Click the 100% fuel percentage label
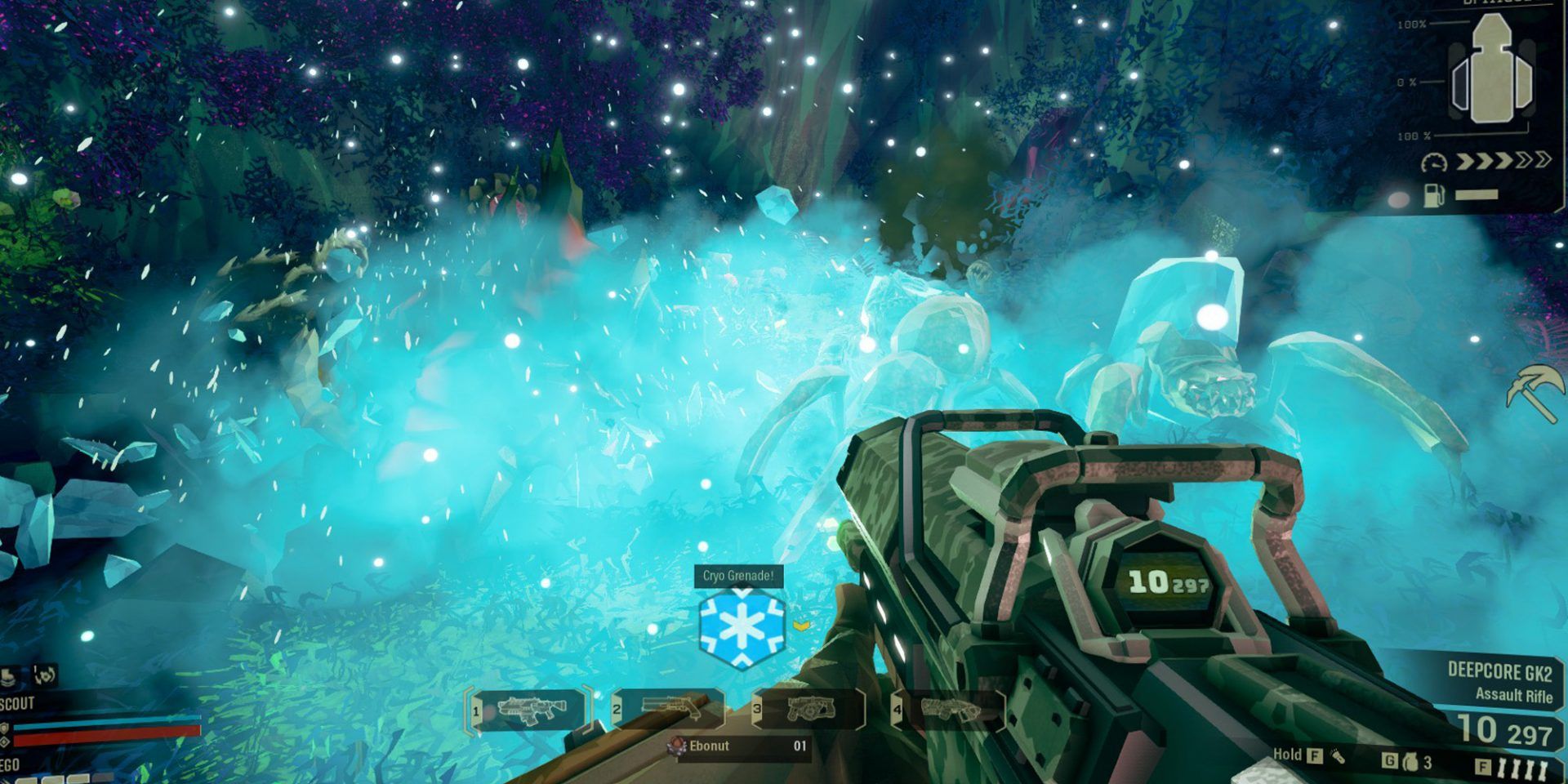This screenshot has width=1568, height=784. pos(1411,23)
